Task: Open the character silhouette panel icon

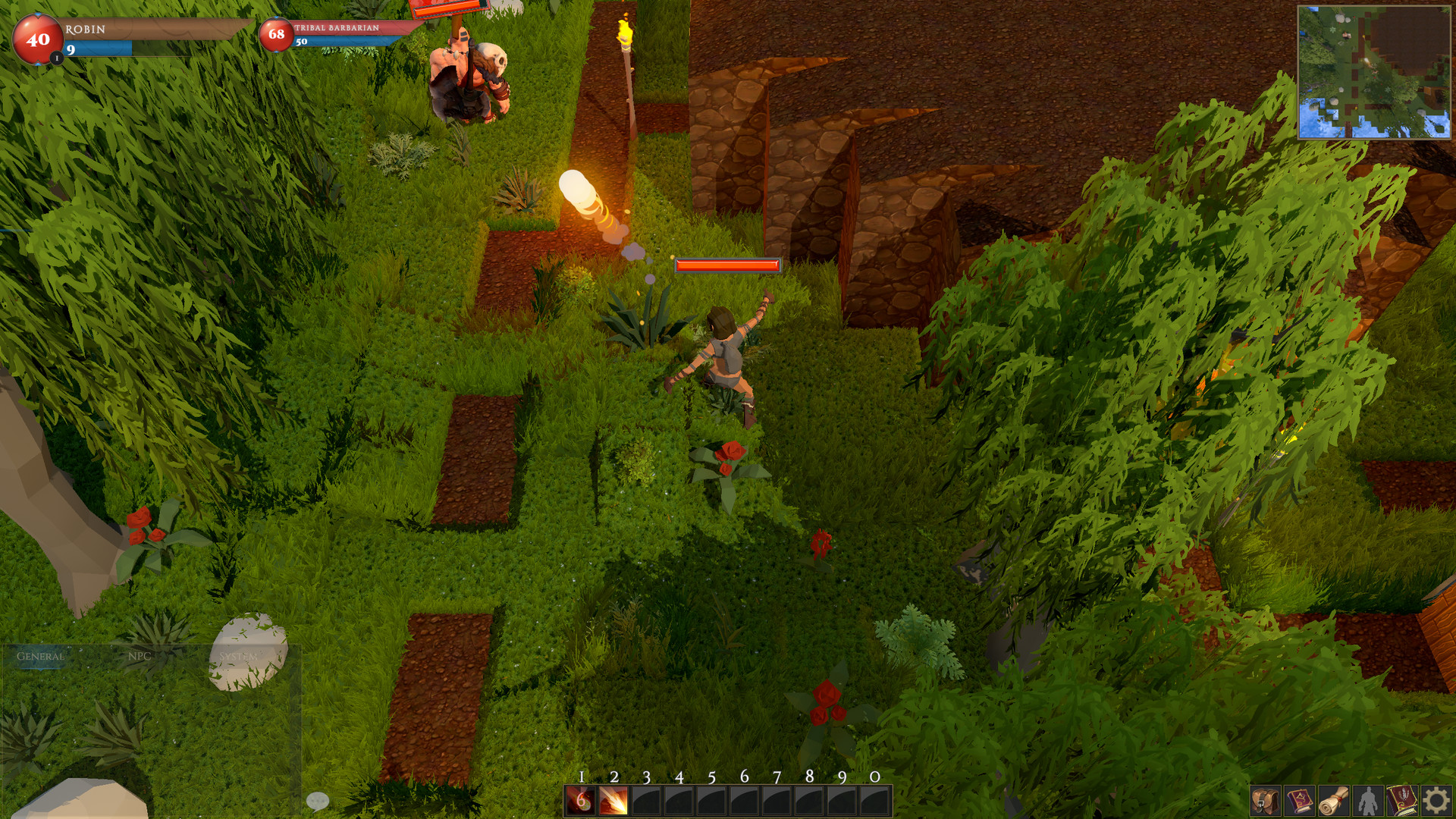Action: 1368,801
